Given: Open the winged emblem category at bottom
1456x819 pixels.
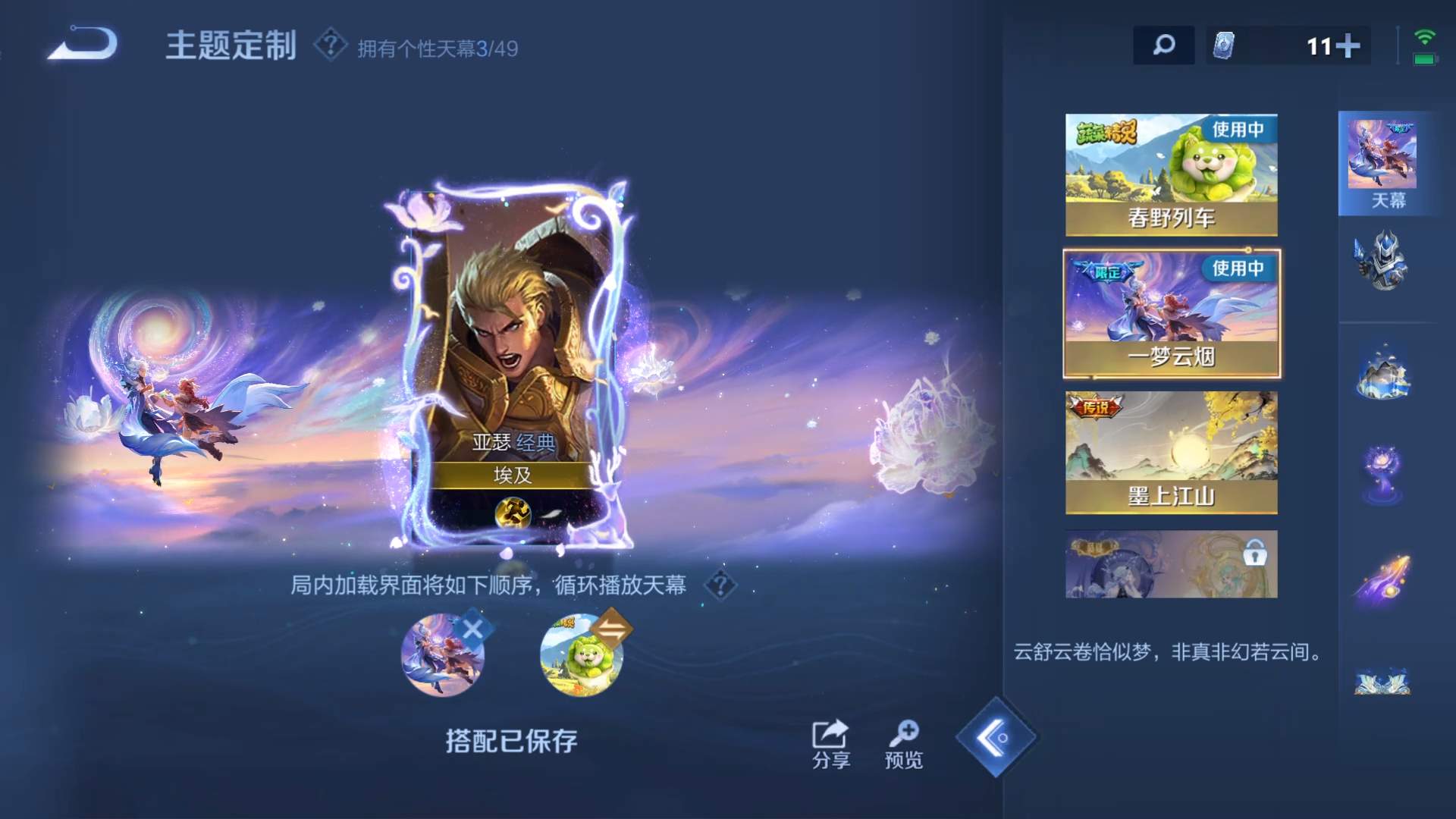Looking at the screenshot, I should (1383, 681).
